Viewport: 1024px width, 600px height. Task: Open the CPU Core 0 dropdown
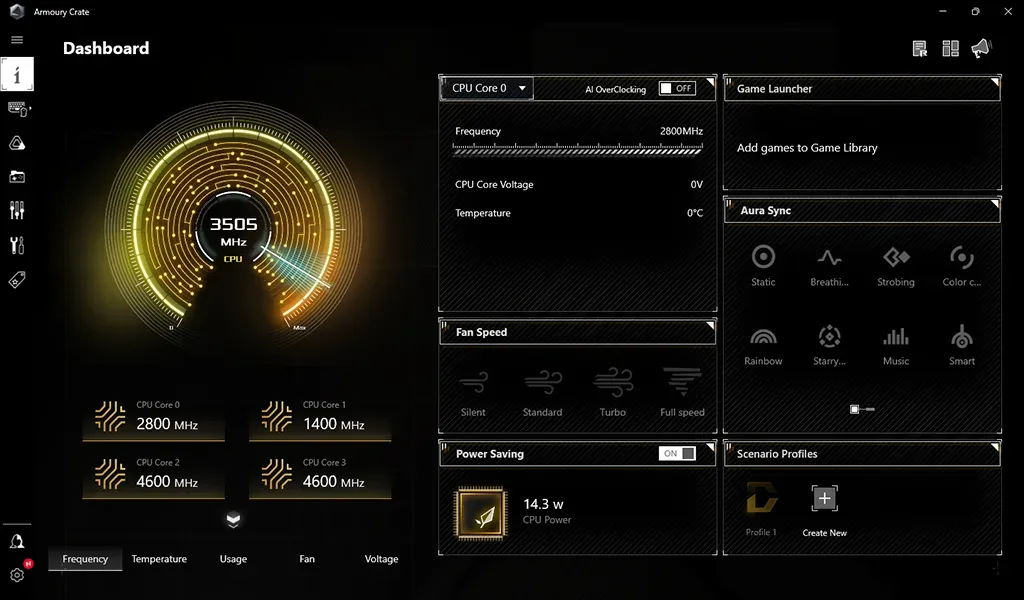coord(488,88)
